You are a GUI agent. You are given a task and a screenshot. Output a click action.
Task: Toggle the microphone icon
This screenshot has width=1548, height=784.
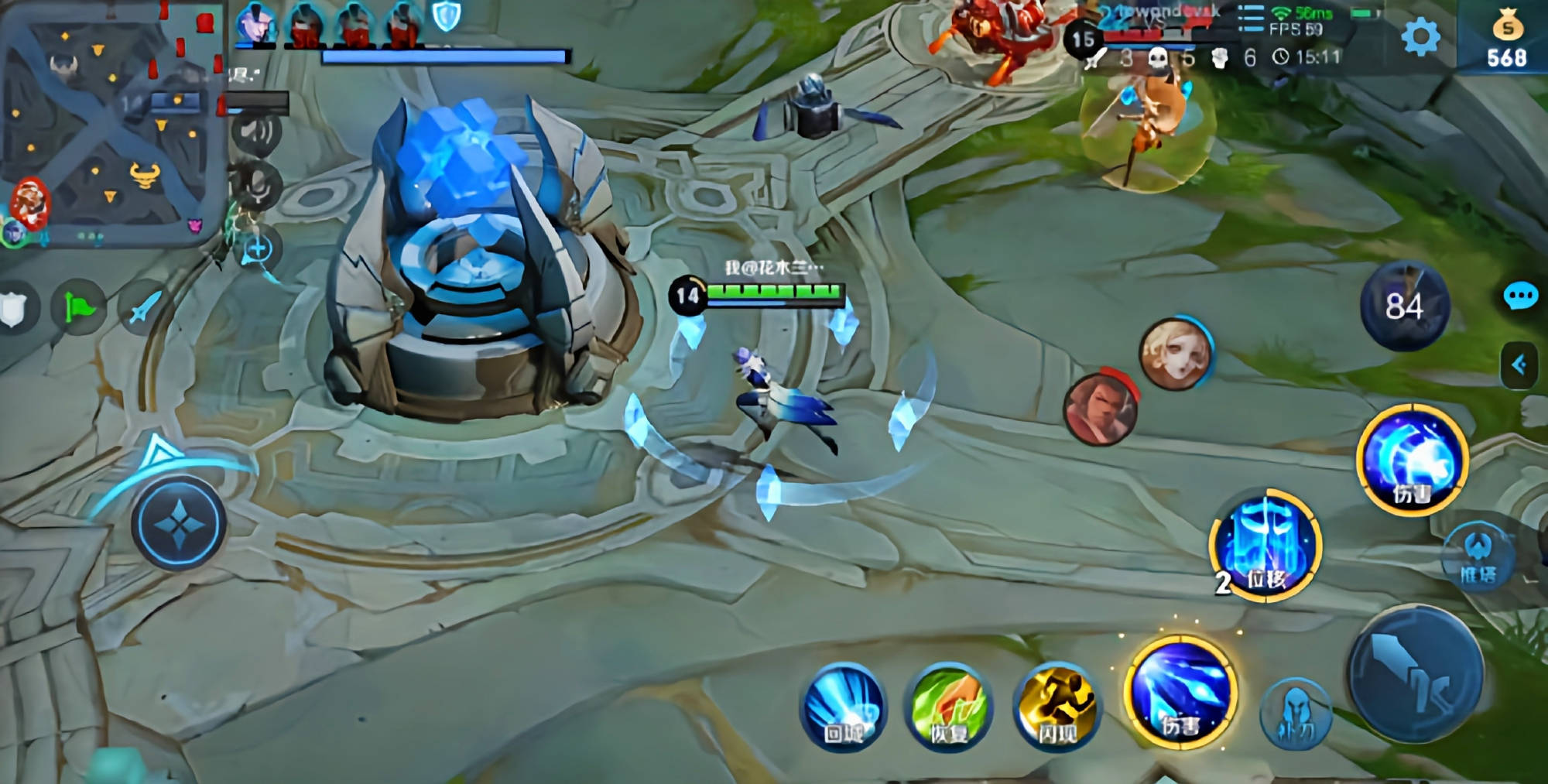[257, 184]
